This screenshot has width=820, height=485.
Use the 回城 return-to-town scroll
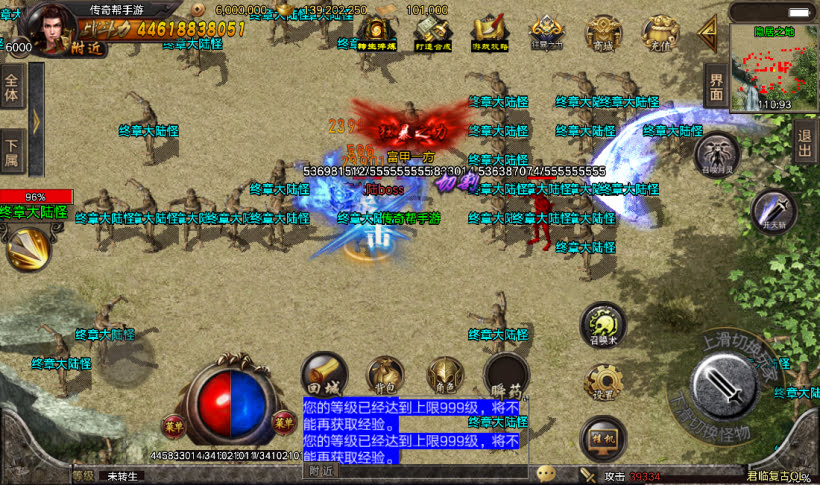pyautogui.click(x=324, y=374)
